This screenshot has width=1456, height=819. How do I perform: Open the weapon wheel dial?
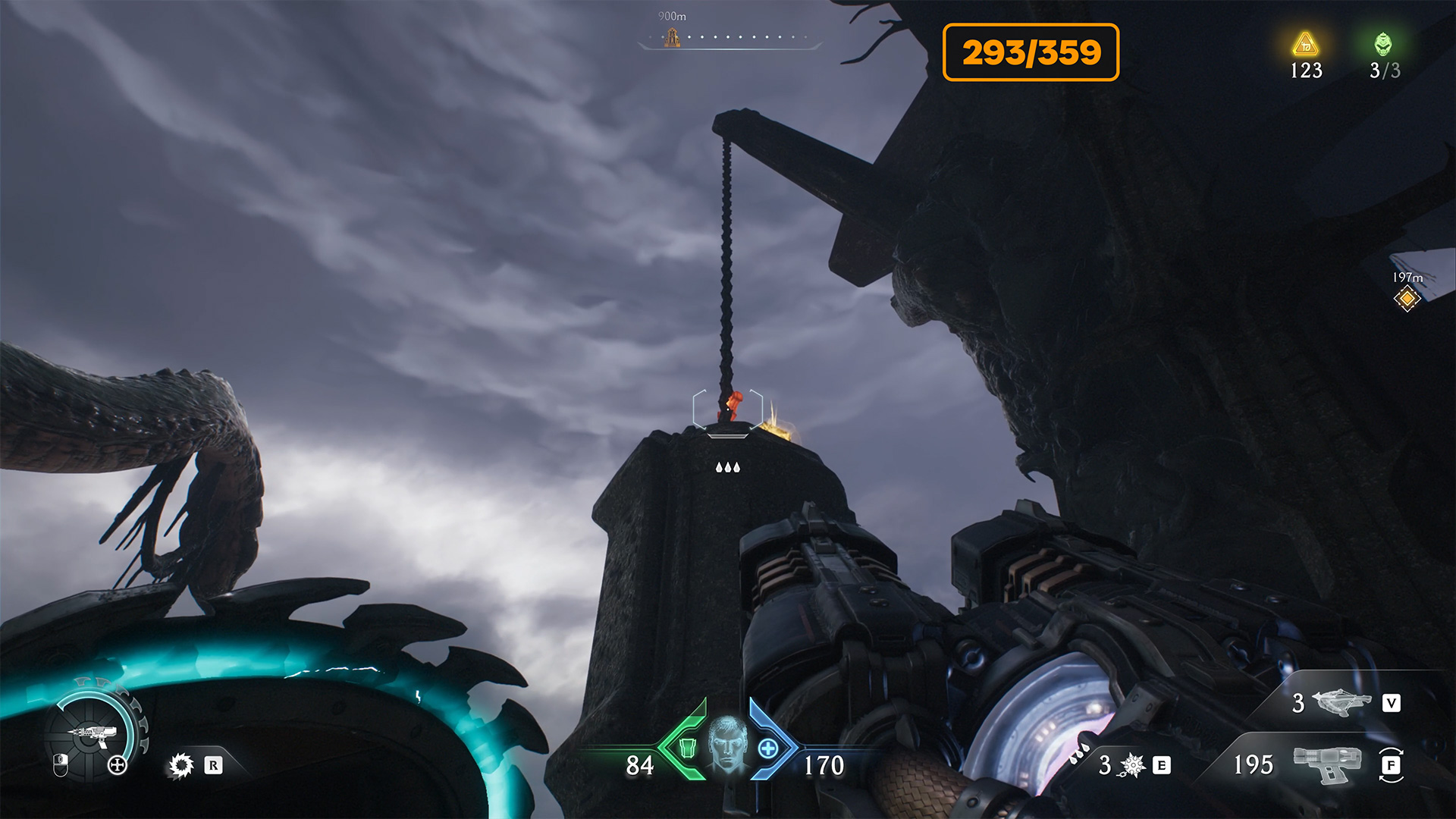pos(93,734)
